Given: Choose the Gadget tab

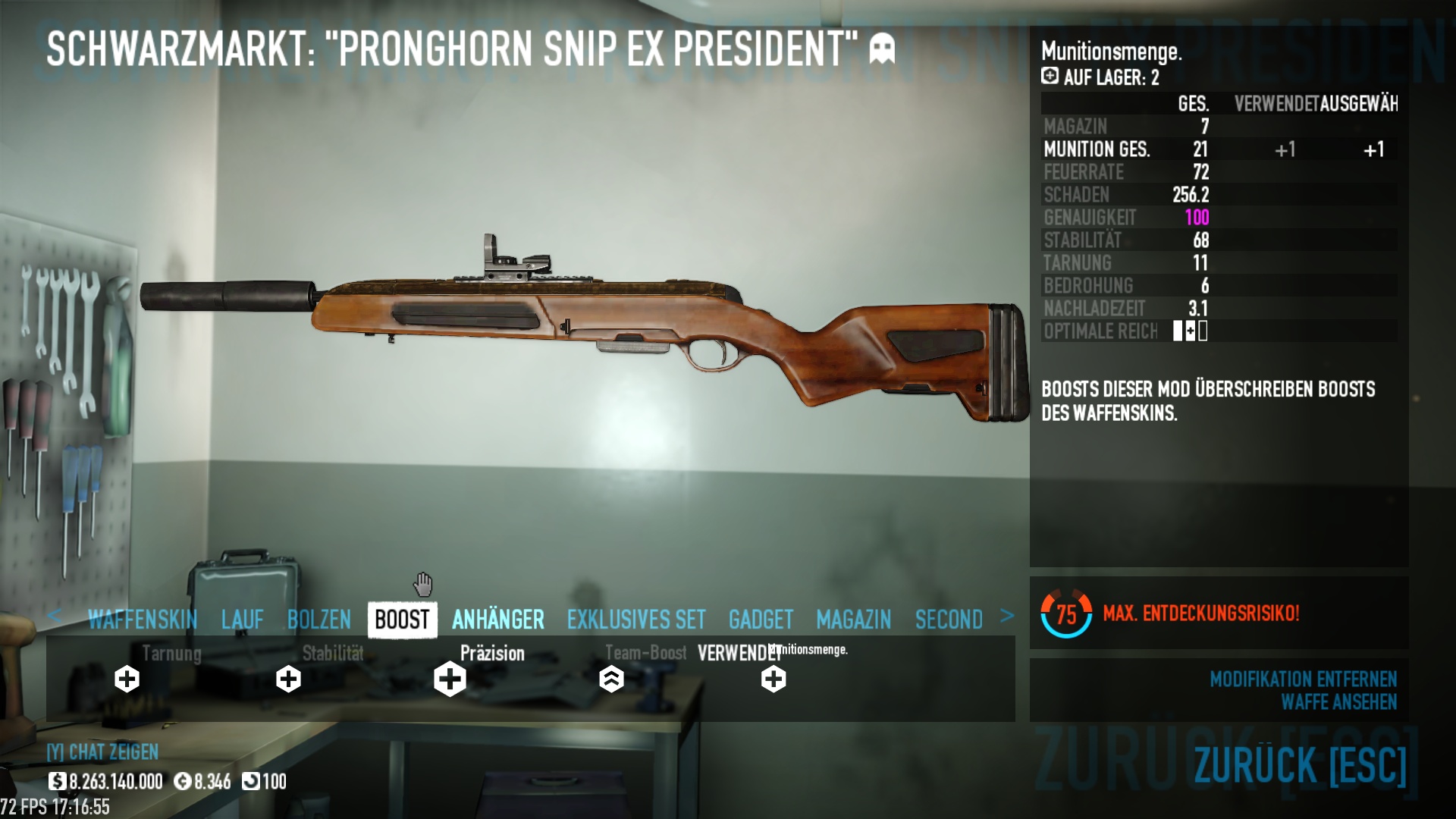Looking at the screenshot, I should [x=761, y=620].
